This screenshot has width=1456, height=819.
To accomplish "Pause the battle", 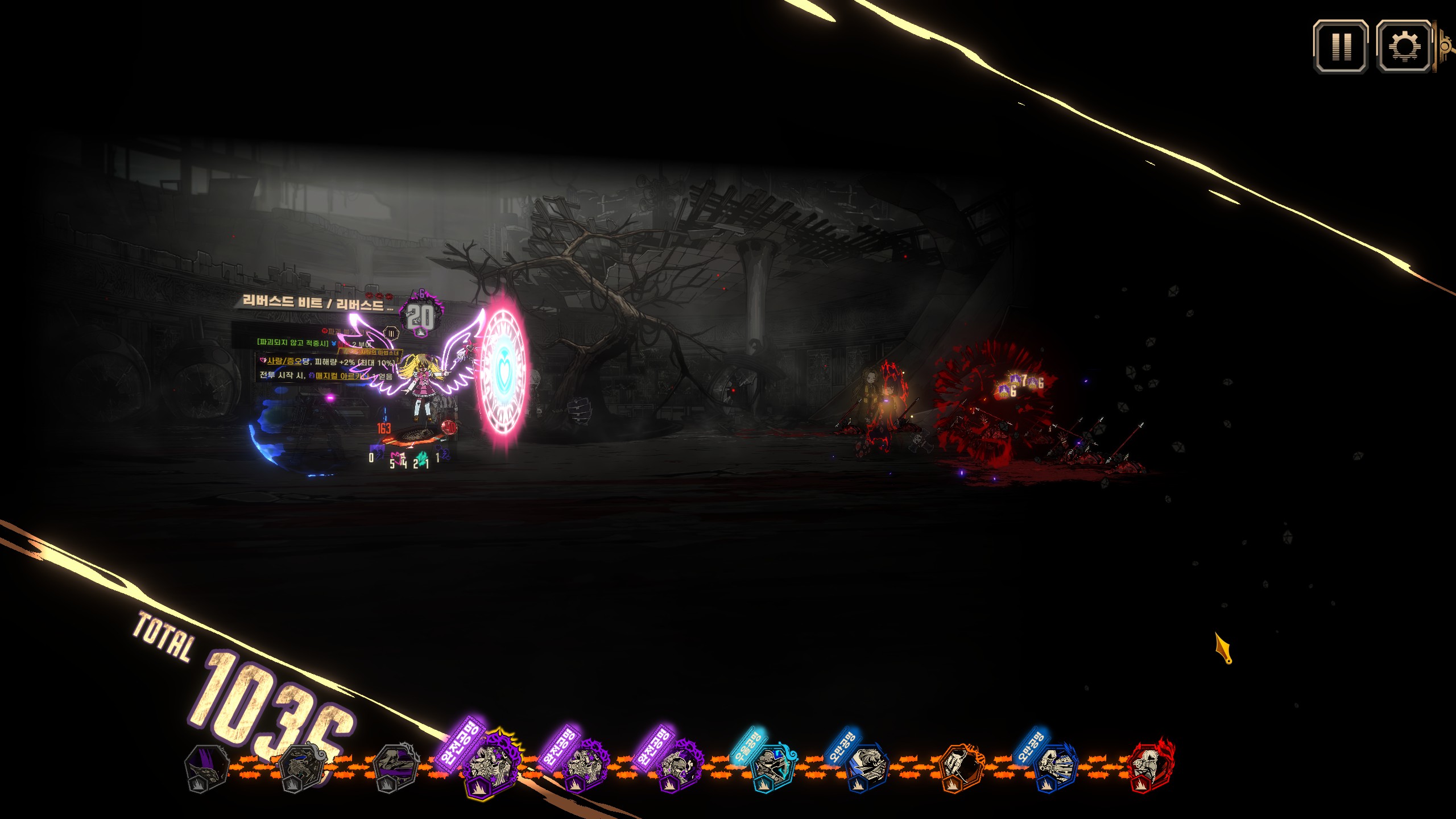I will [1341, 47].
